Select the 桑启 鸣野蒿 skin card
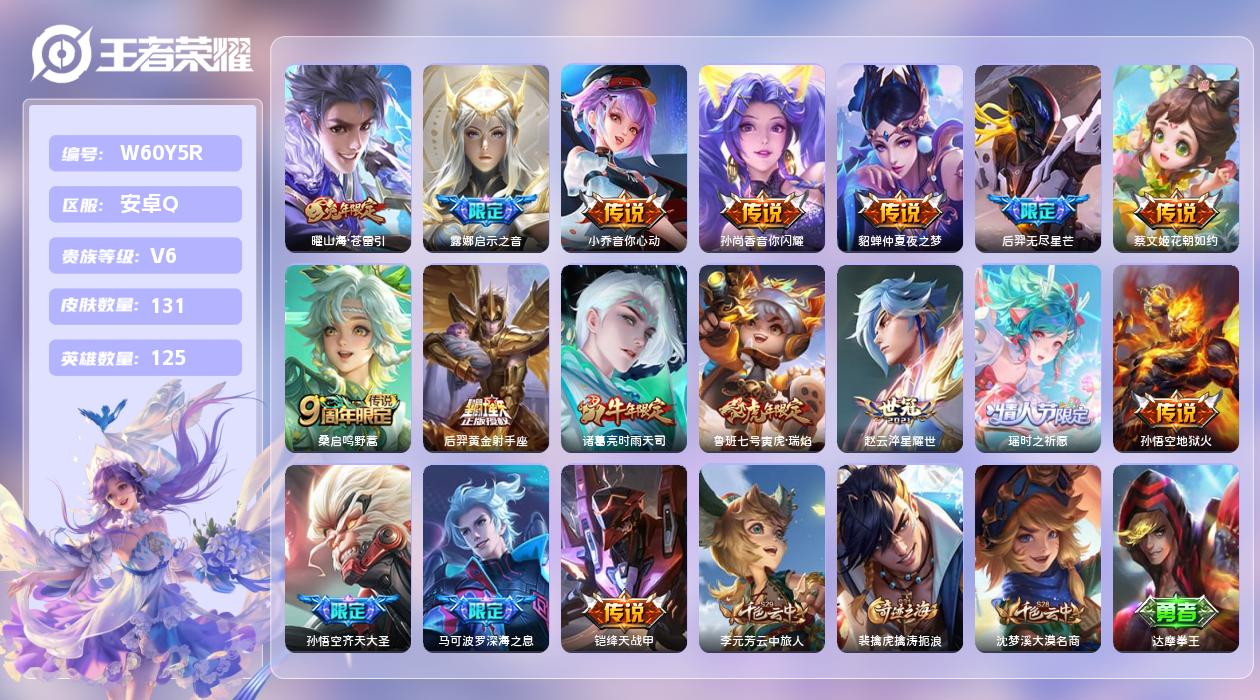This screenshot has height=700, width=1260. coord(348,358)
